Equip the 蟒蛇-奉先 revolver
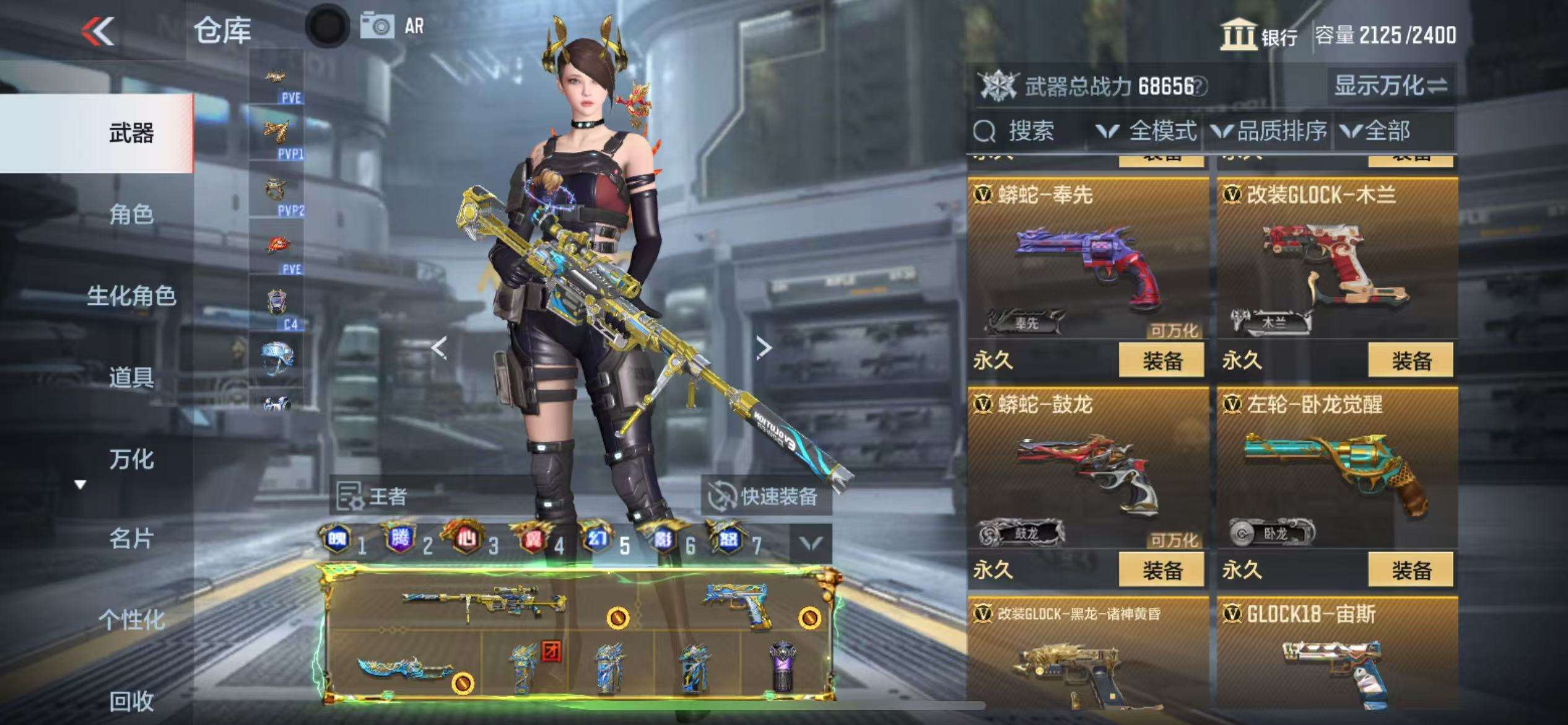This screenshot has width=1568, height=725. pyautogui.click(x=1162, y=361)
